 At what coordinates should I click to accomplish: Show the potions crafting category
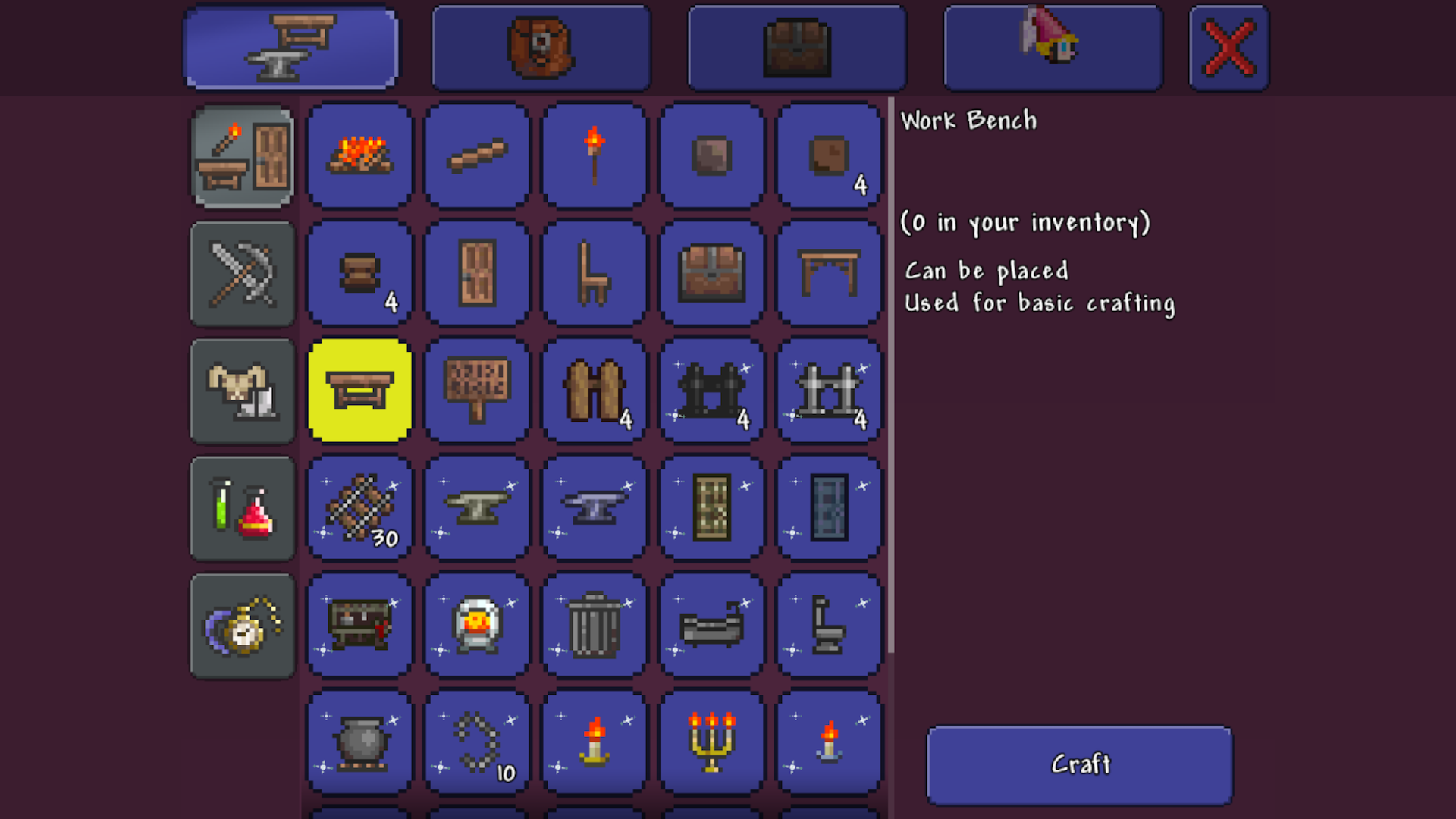(243, 509)
